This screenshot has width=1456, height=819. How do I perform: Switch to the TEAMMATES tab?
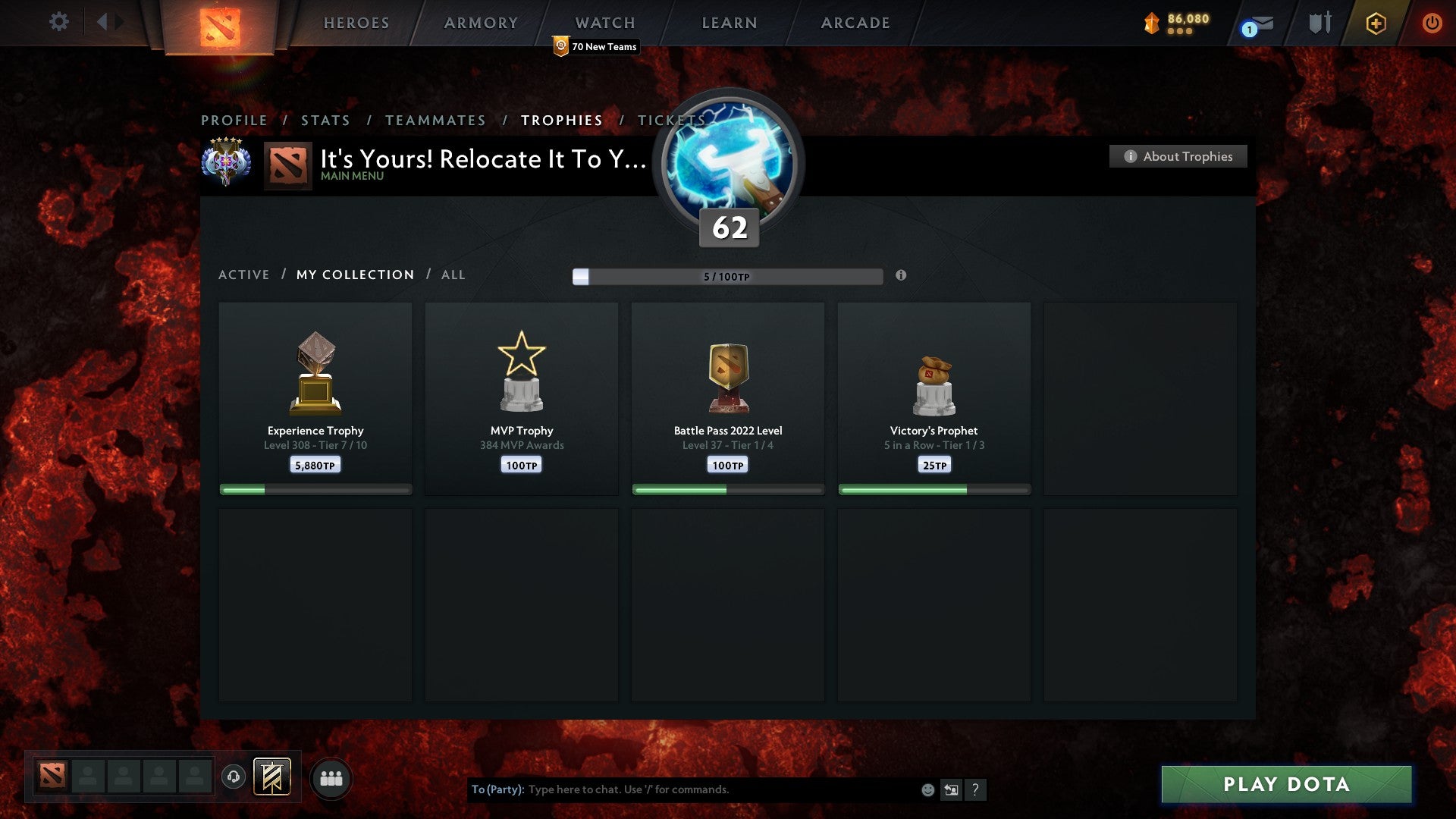click(x=435, y=120)
